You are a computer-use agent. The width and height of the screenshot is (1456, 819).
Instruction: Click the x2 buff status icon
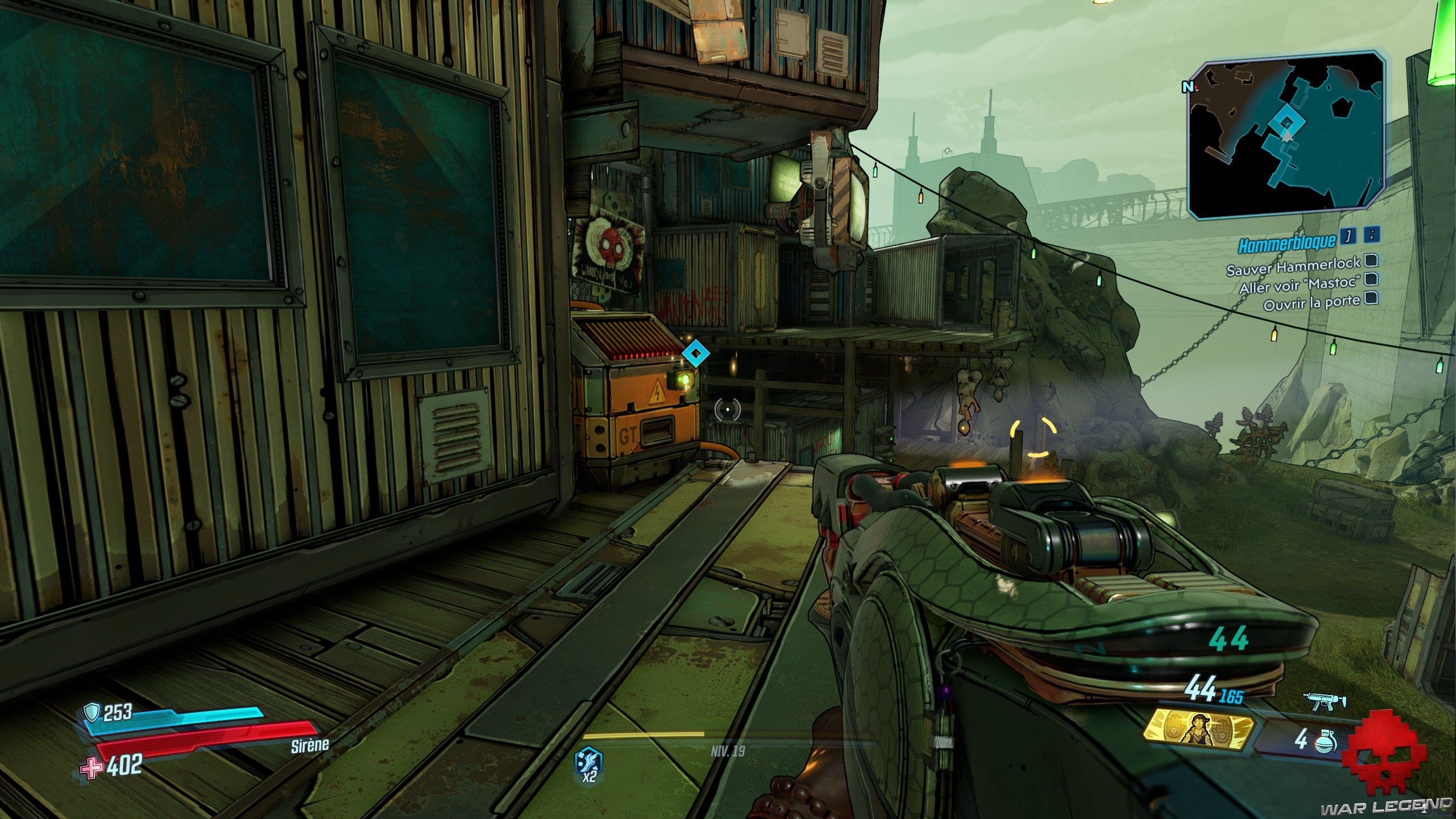pyautogui.click(x=590, y=763)
